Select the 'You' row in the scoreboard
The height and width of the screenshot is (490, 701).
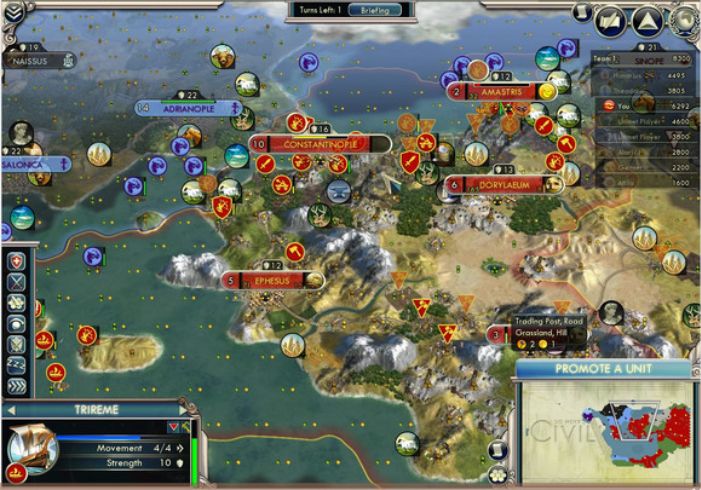click(x=645, y=104)
